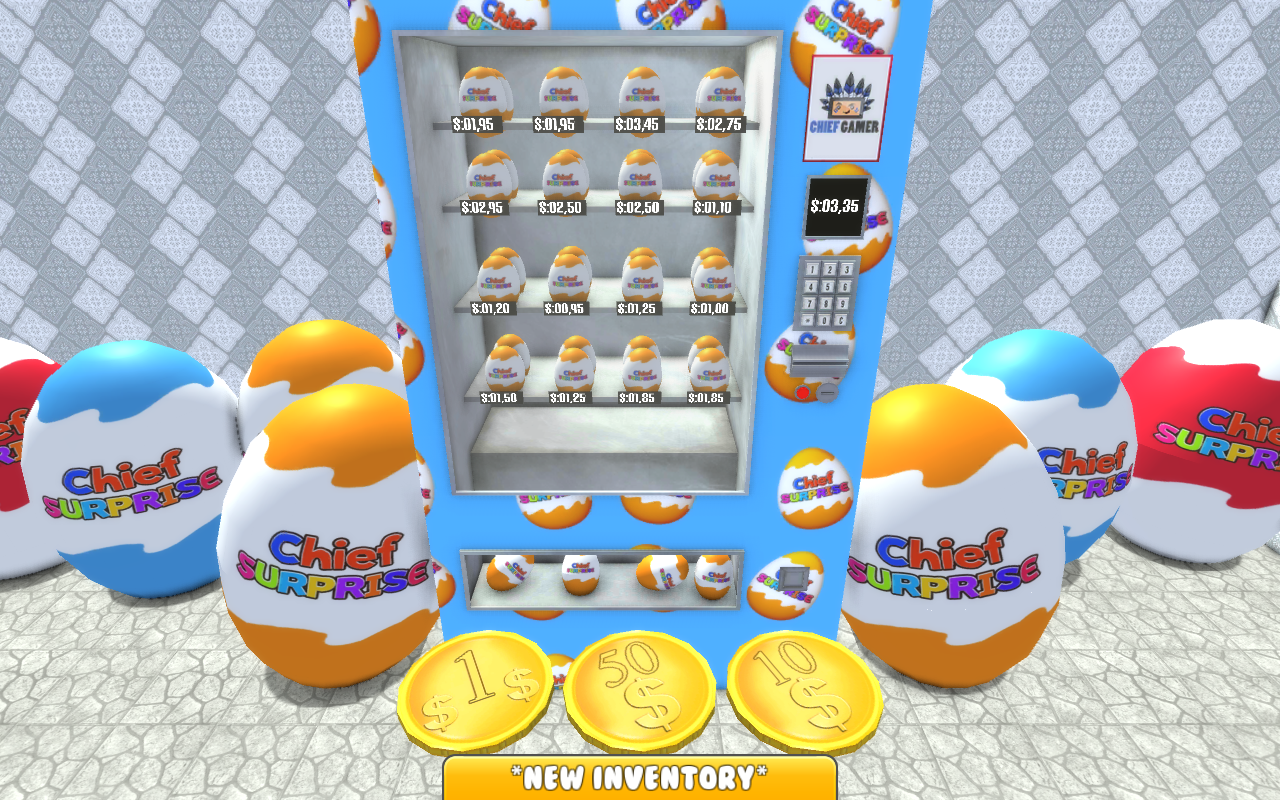Insert the 50 cent coin
This screenshot has width=1280, height=800.
pos(641,690)
